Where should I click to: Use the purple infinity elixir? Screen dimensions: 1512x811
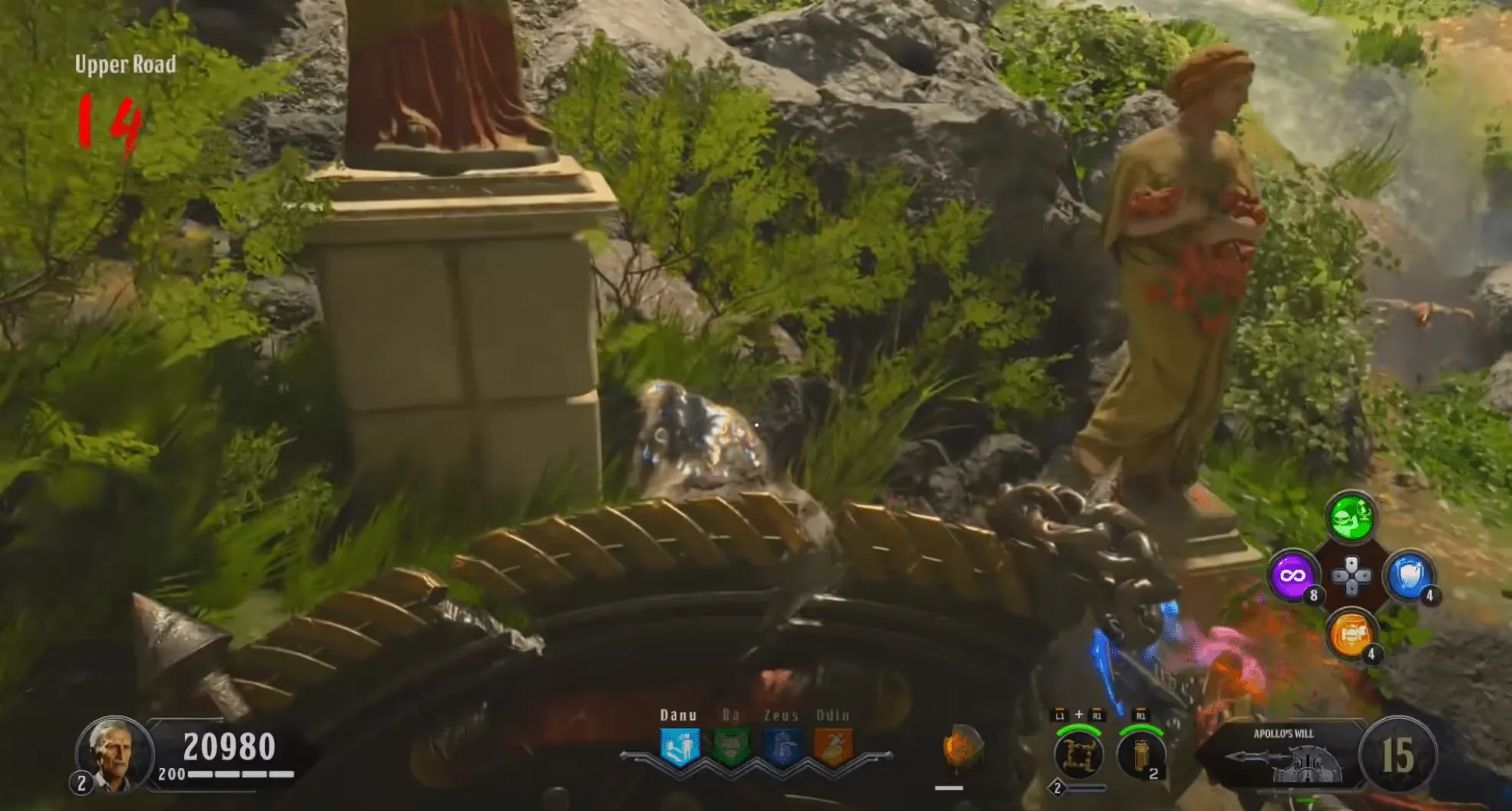click(x=1292, y=575)
